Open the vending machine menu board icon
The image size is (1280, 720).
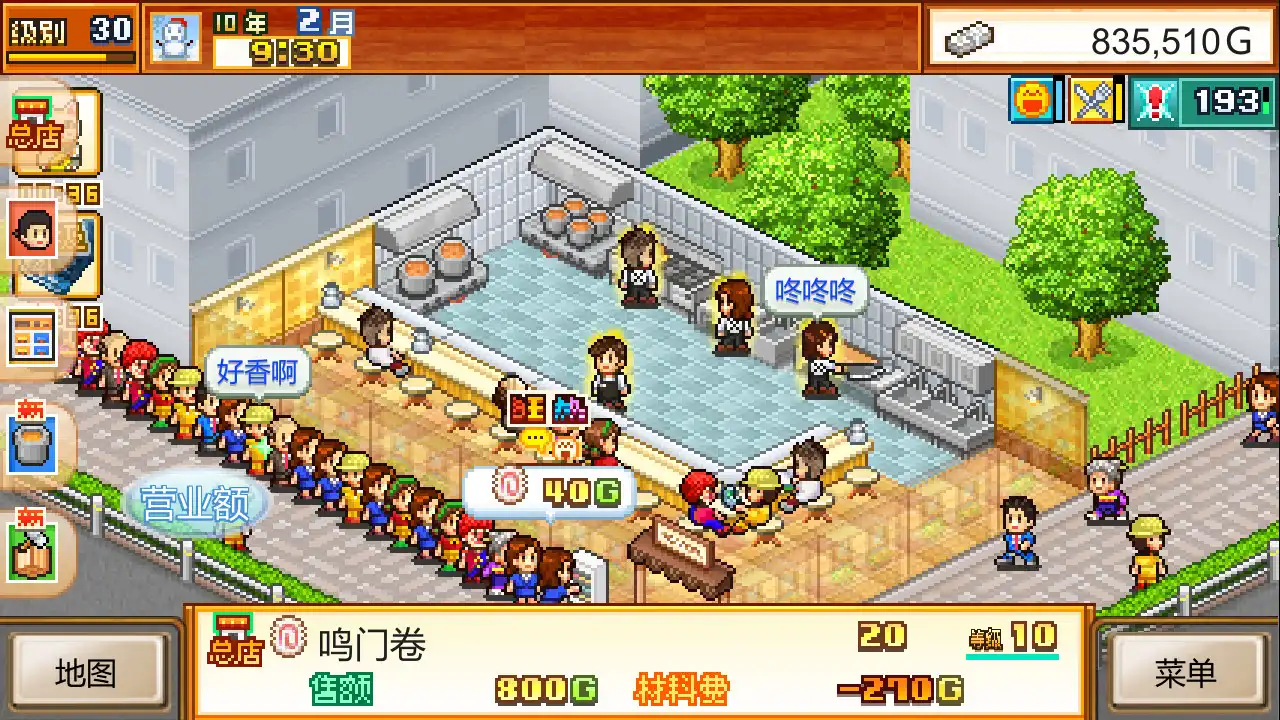click(x=35, y=335)
